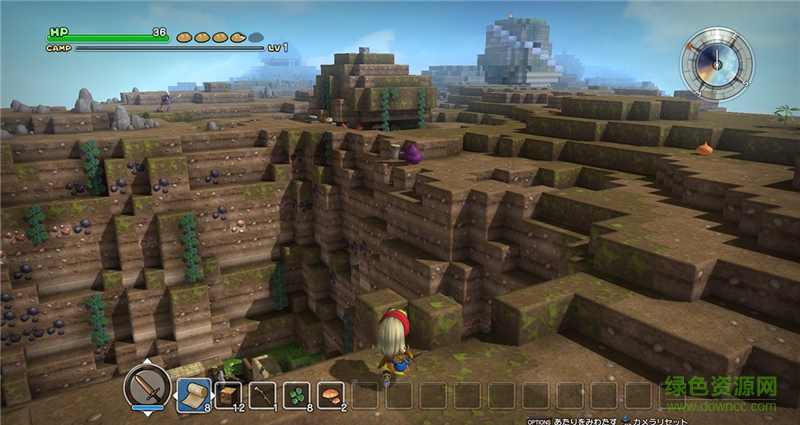Select the green leaves hotbar slot
Viewport: 800px width, 425px height.
pos(298,394)
